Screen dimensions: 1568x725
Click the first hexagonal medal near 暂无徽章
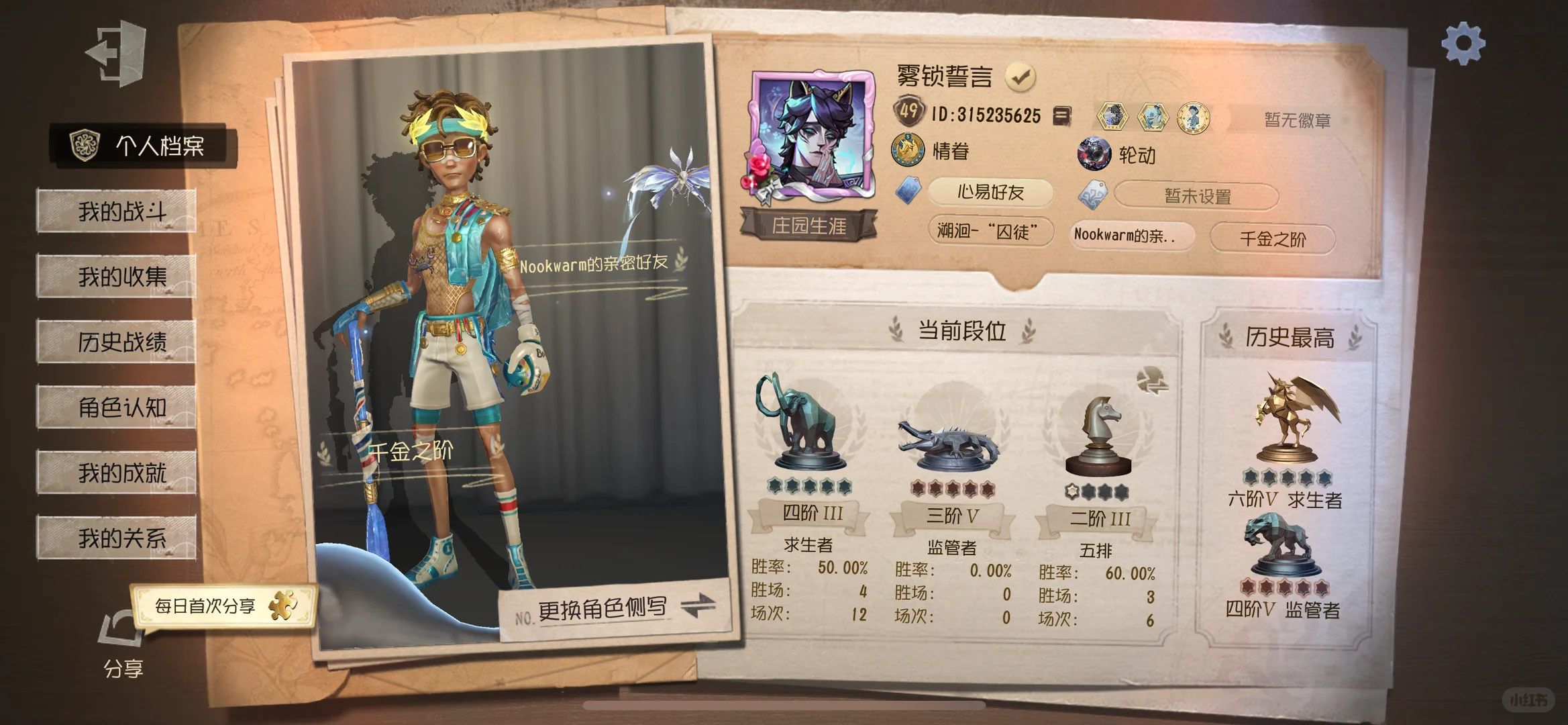tap(1114, 115)
